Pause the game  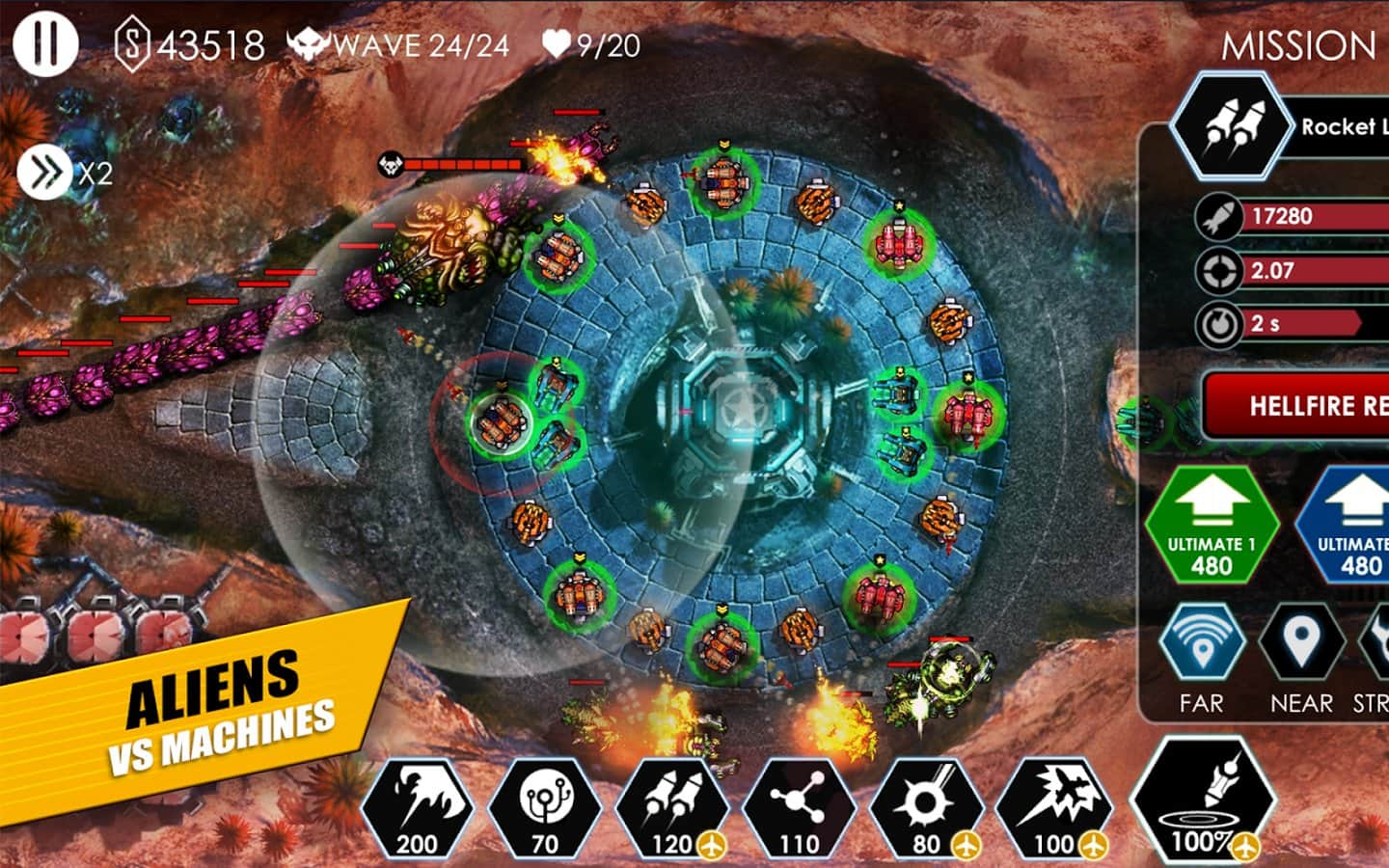[43, 42]
